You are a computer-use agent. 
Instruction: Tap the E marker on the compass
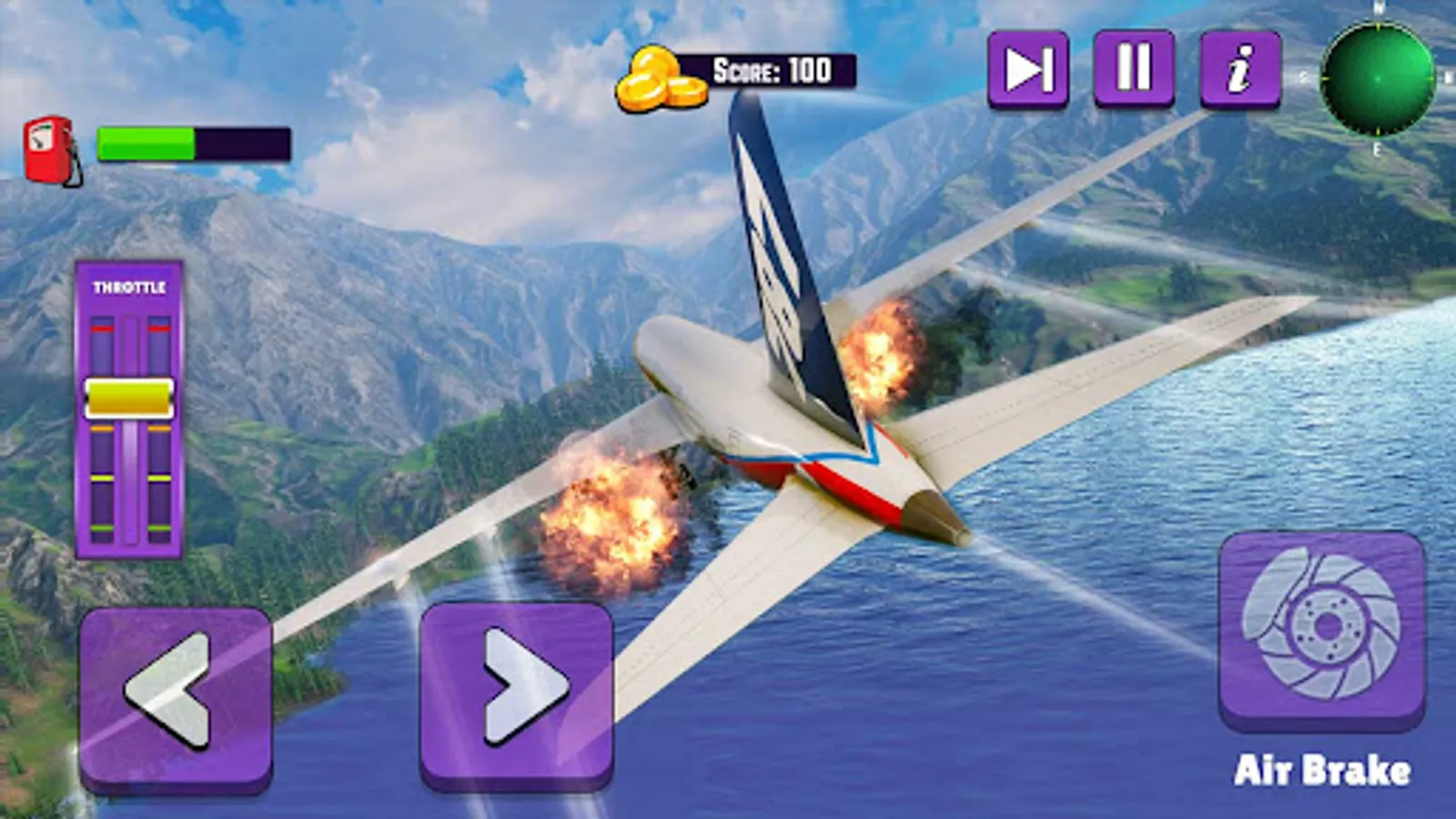[x=1375, y=151]
